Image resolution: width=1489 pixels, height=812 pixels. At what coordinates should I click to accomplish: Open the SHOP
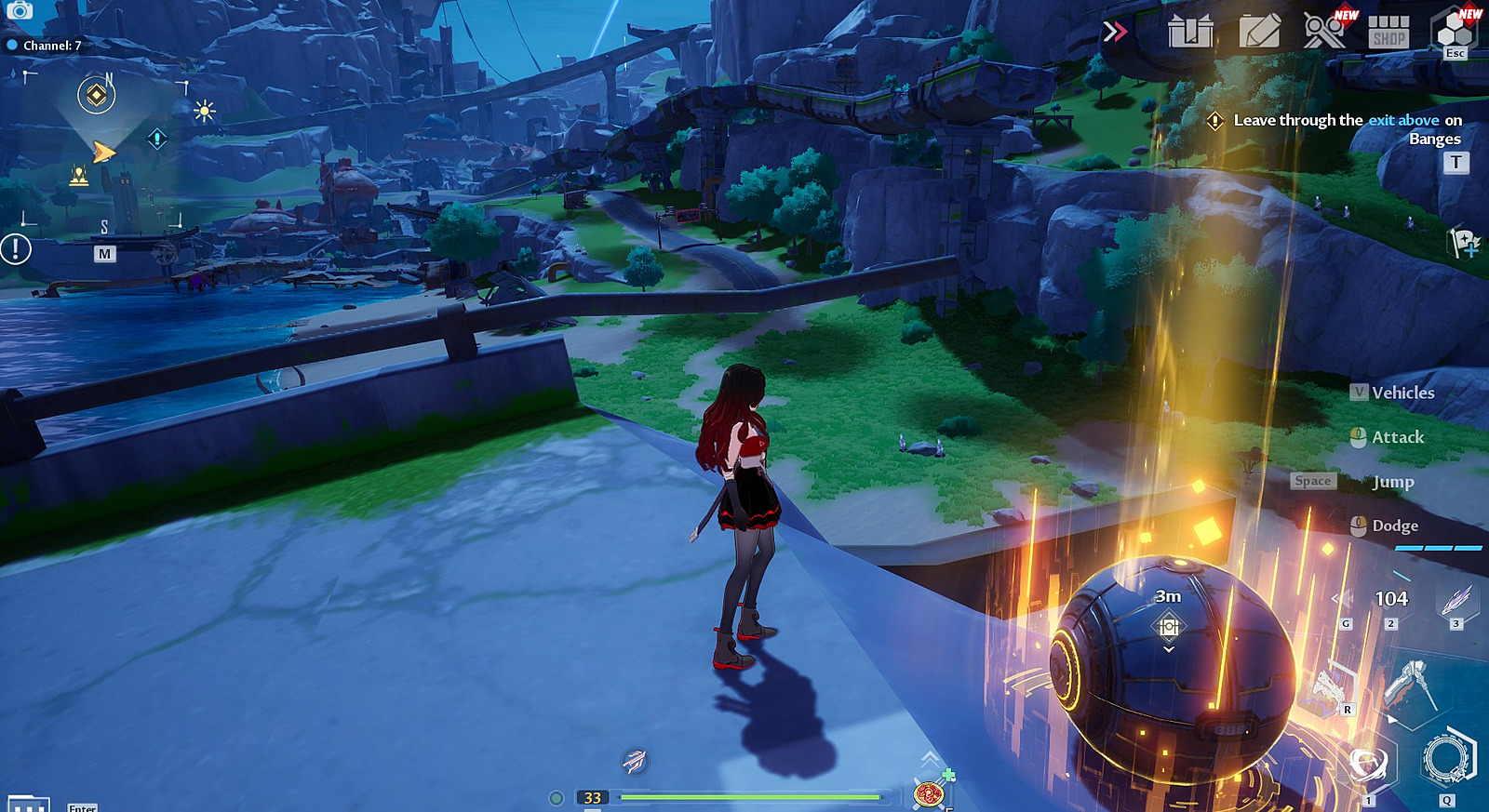pyautogui.click(x=1388, y=32)
